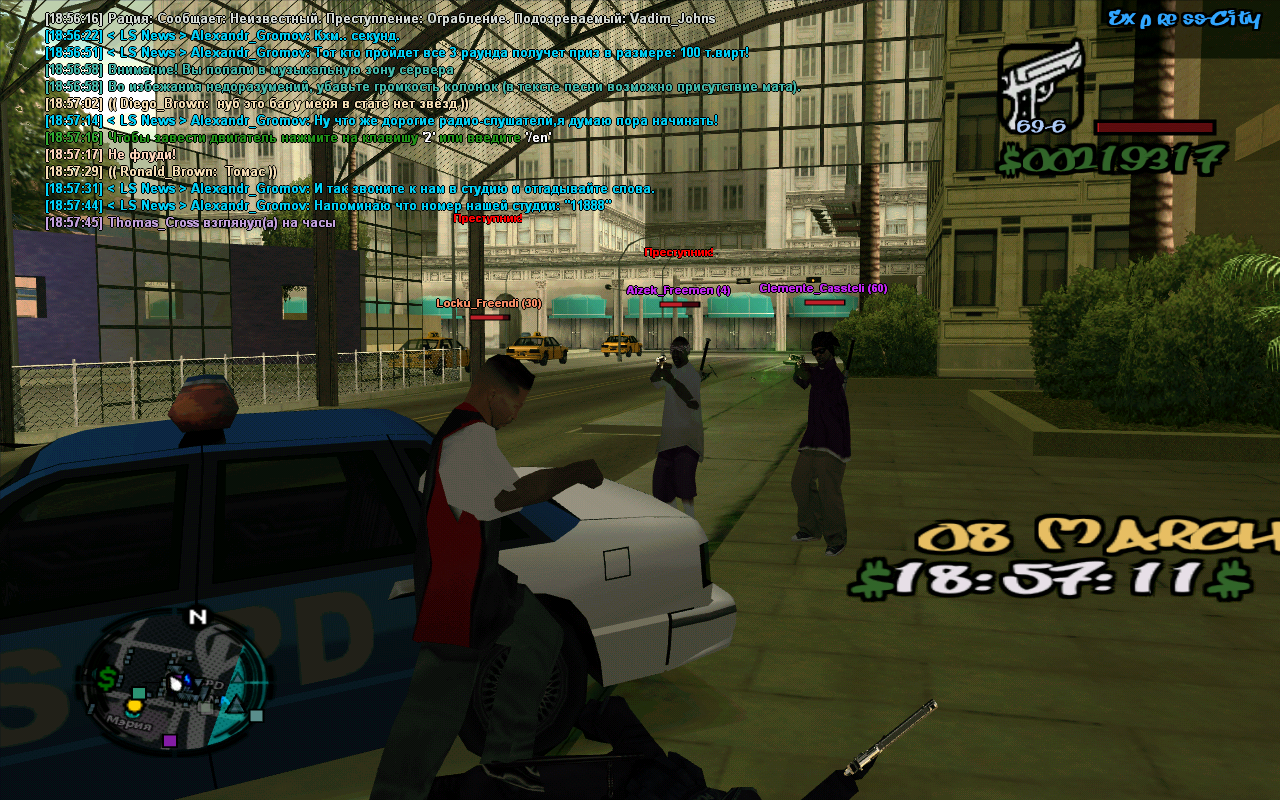The image size is (1280, 800).
Task: Click the Express-City server logo
Action: coord(1184,18)
